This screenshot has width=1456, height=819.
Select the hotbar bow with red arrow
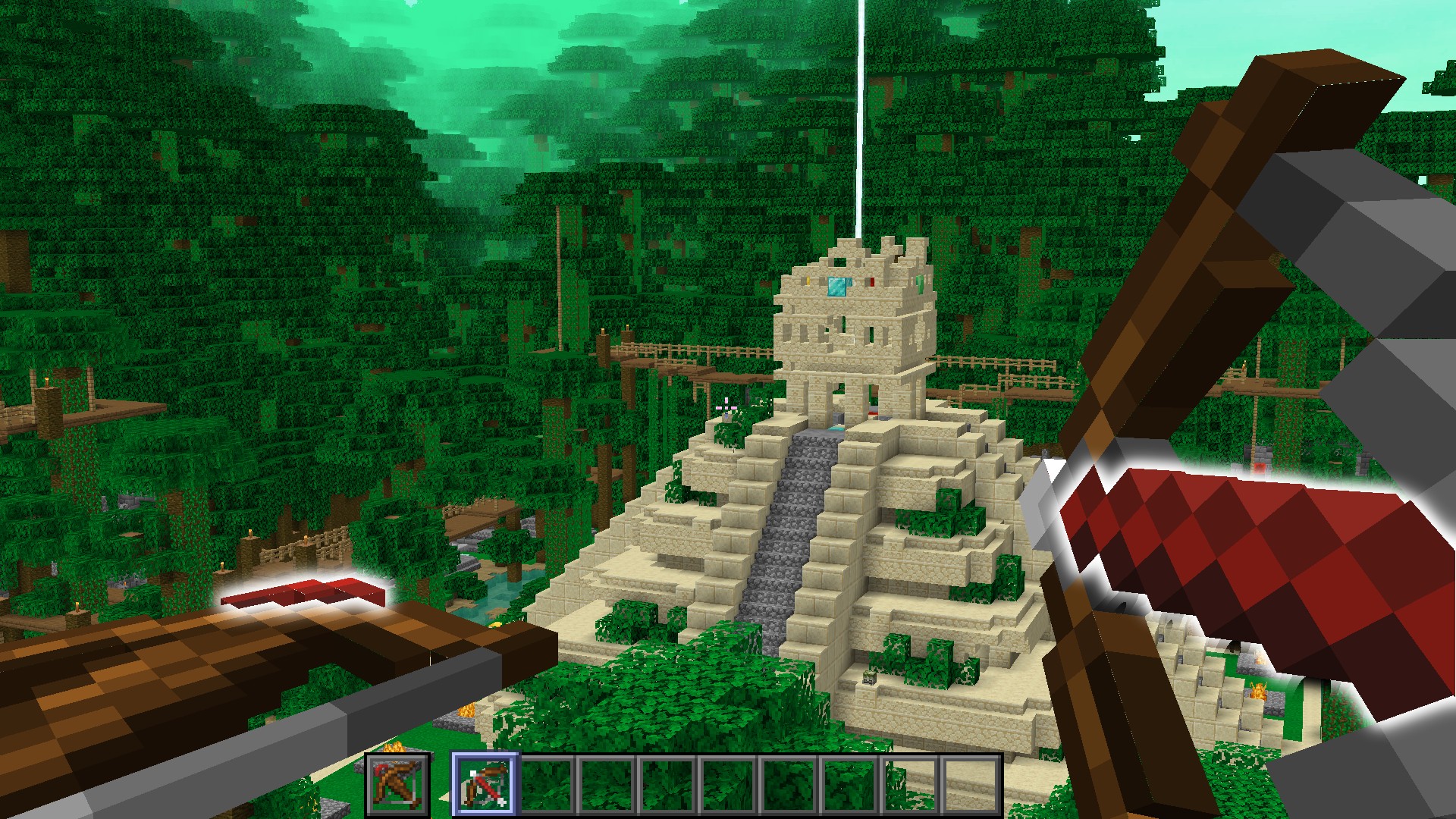[x=485, y=783]
